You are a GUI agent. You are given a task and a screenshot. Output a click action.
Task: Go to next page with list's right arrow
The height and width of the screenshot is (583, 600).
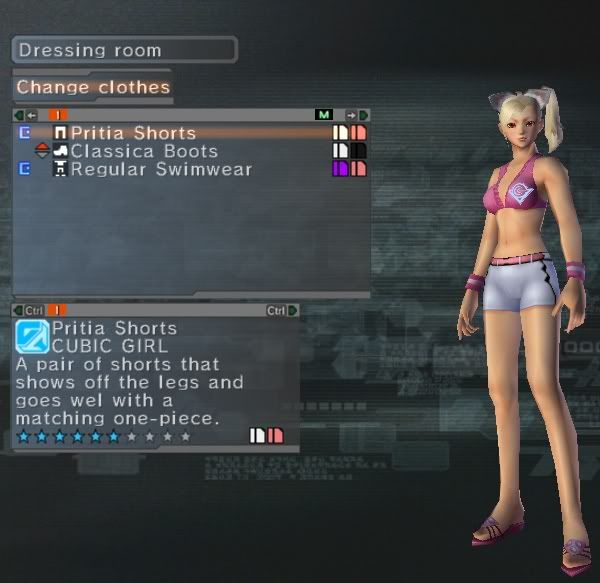click(363, 115)
